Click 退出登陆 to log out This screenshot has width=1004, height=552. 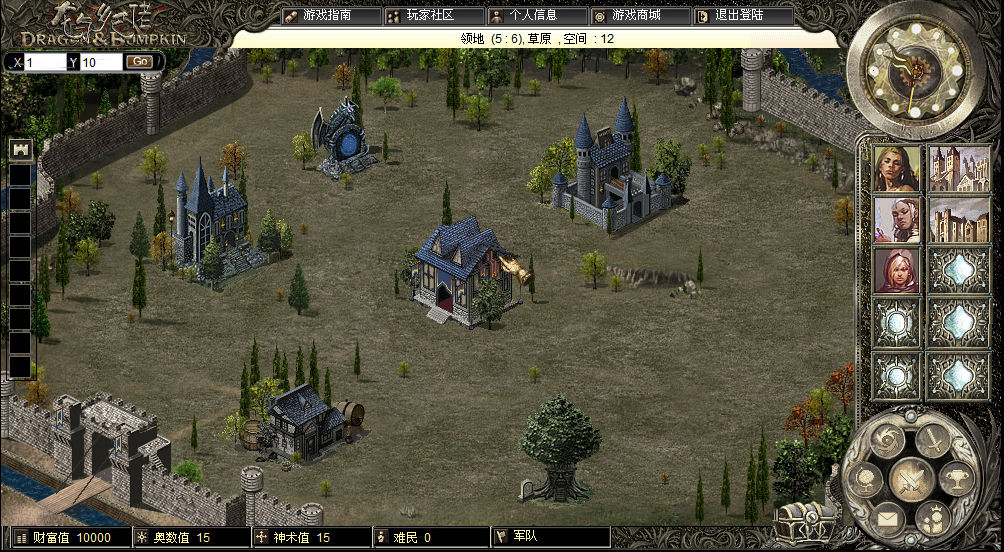[744, 16]
